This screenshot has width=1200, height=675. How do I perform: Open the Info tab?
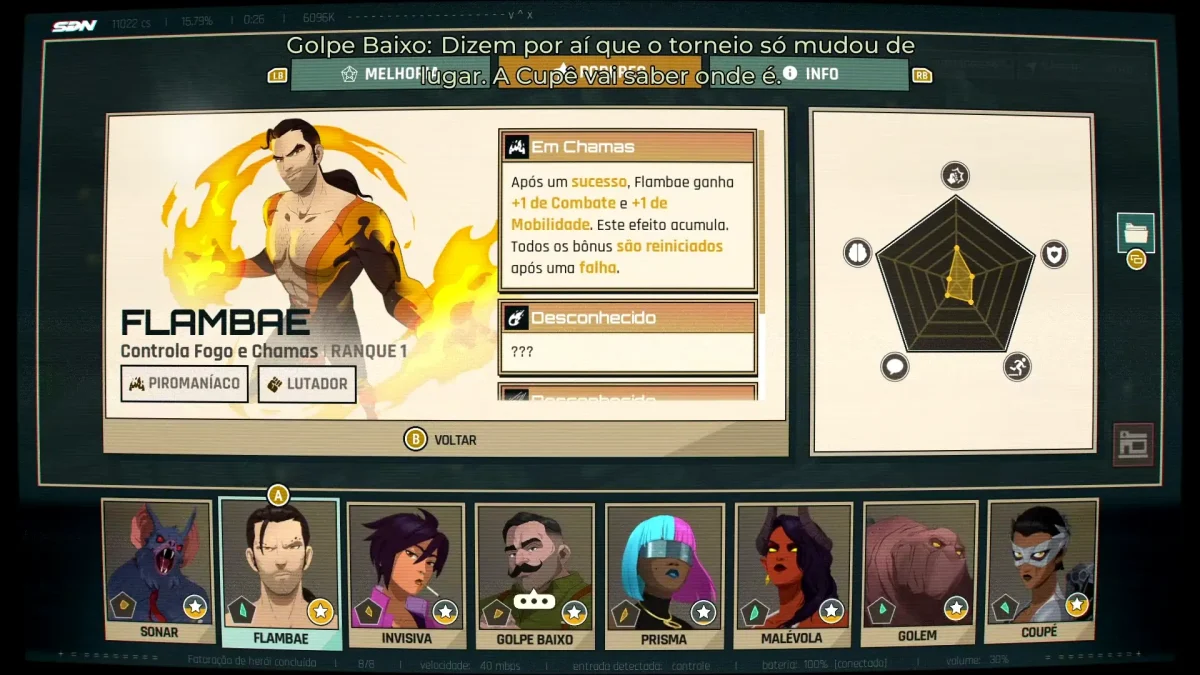point(812,74)
